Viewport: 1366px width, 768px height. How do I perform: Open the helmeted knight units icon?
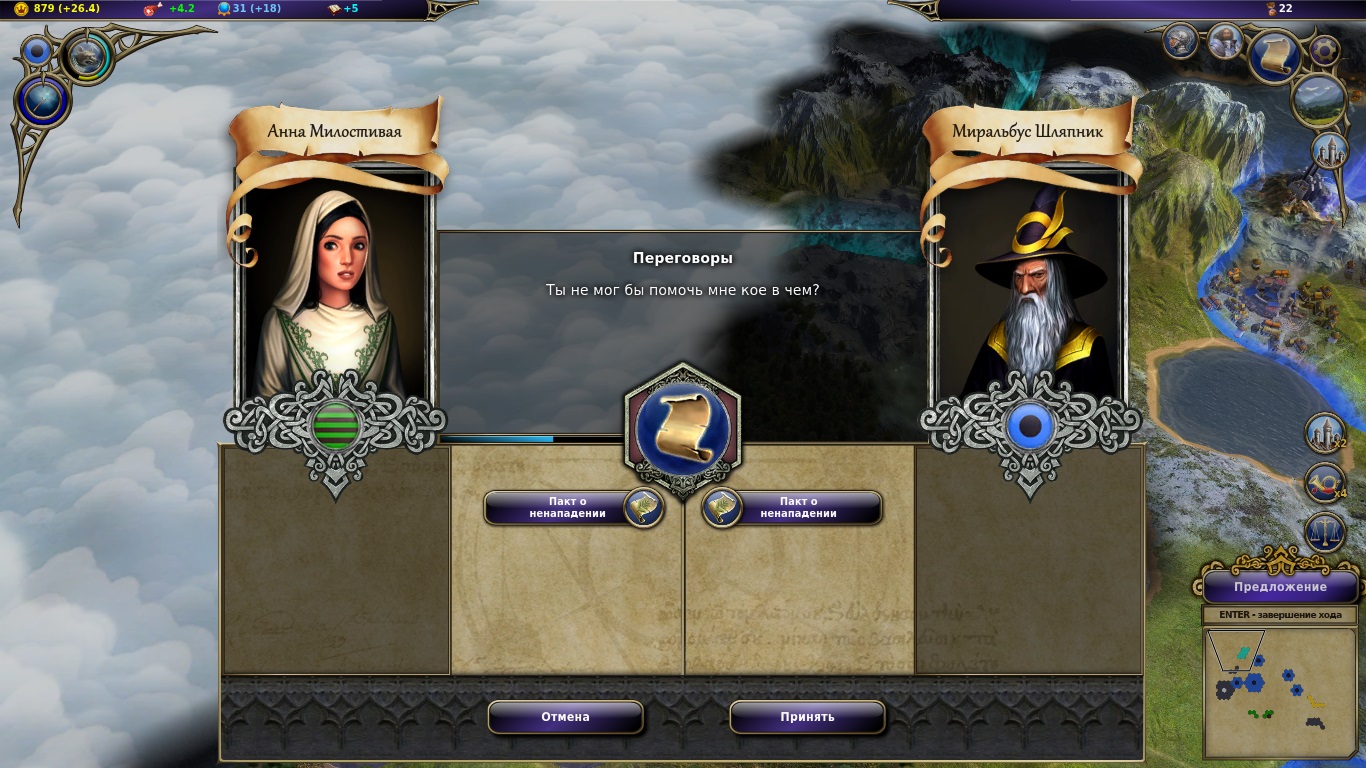1181,41
